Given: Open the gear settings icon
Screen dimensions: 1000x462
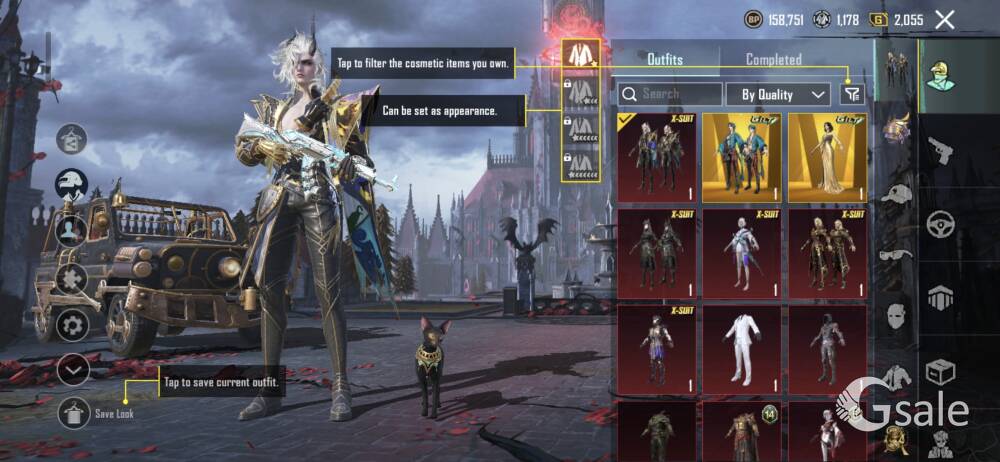Looking at the screenshot, I should (x=72, y=325).
